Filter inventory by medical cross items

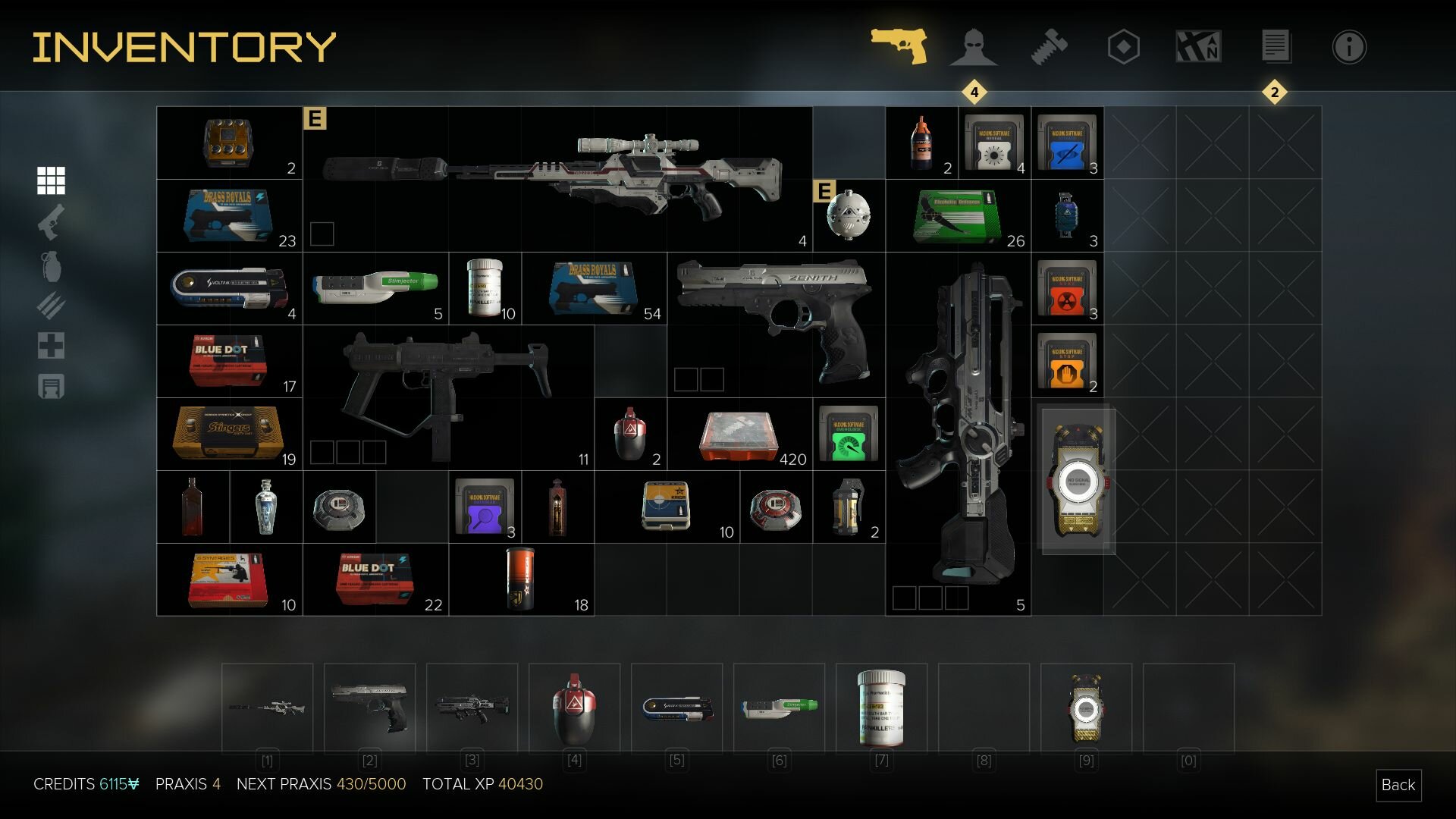(51, 346)
